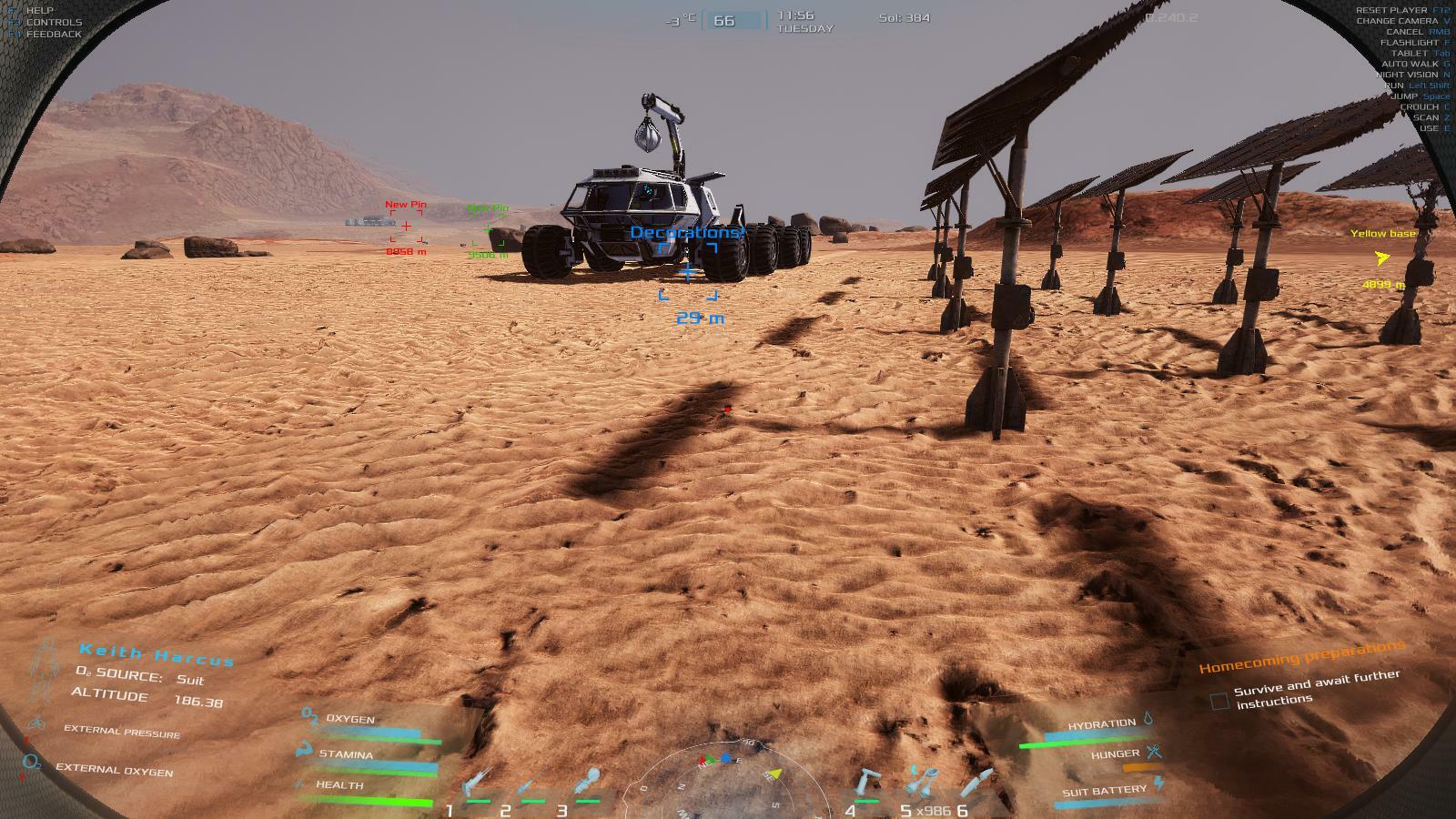Select the blue Decorations waypoint marker

[x=687, y=271]
